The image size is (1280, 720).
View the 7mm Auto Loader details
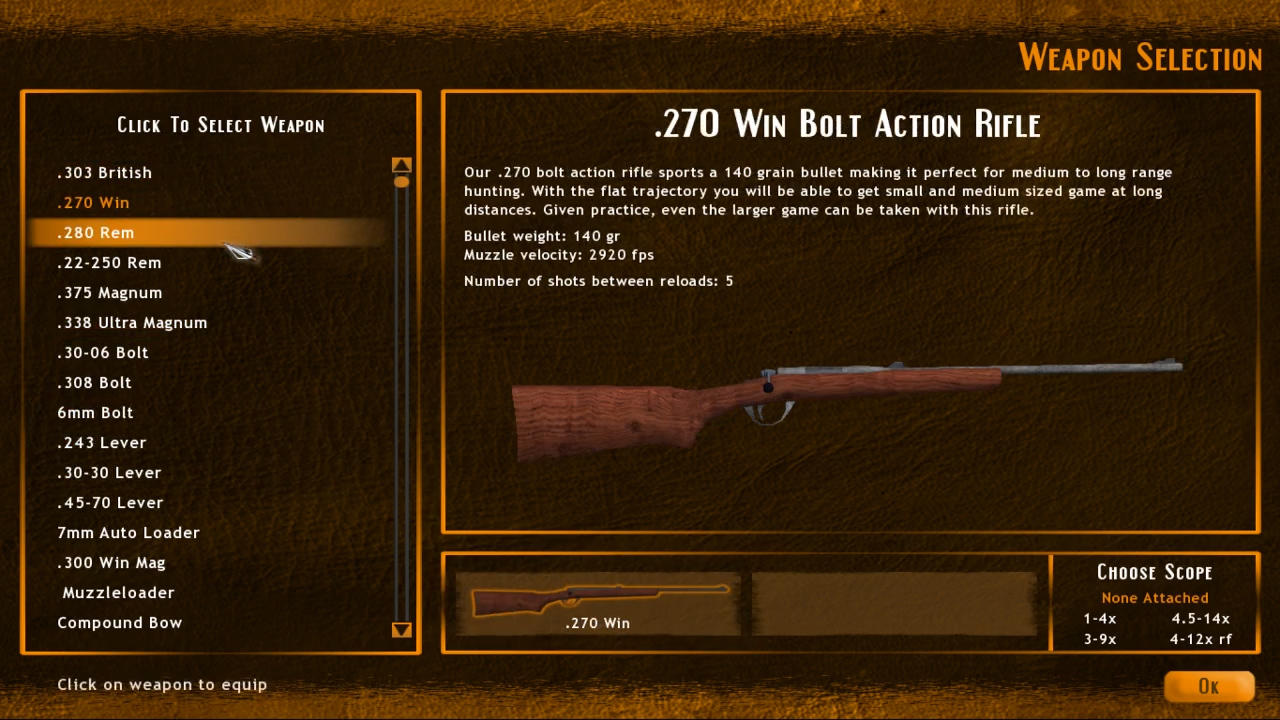tap(128, 532)
